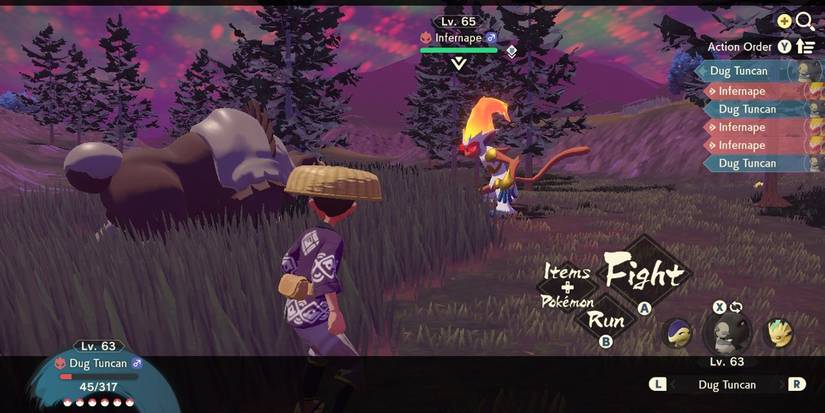Image resolution: width=825 pixels, height=413 pixels.
Task: Click the magnifying glass zoom icon
Action: point(805,21)
